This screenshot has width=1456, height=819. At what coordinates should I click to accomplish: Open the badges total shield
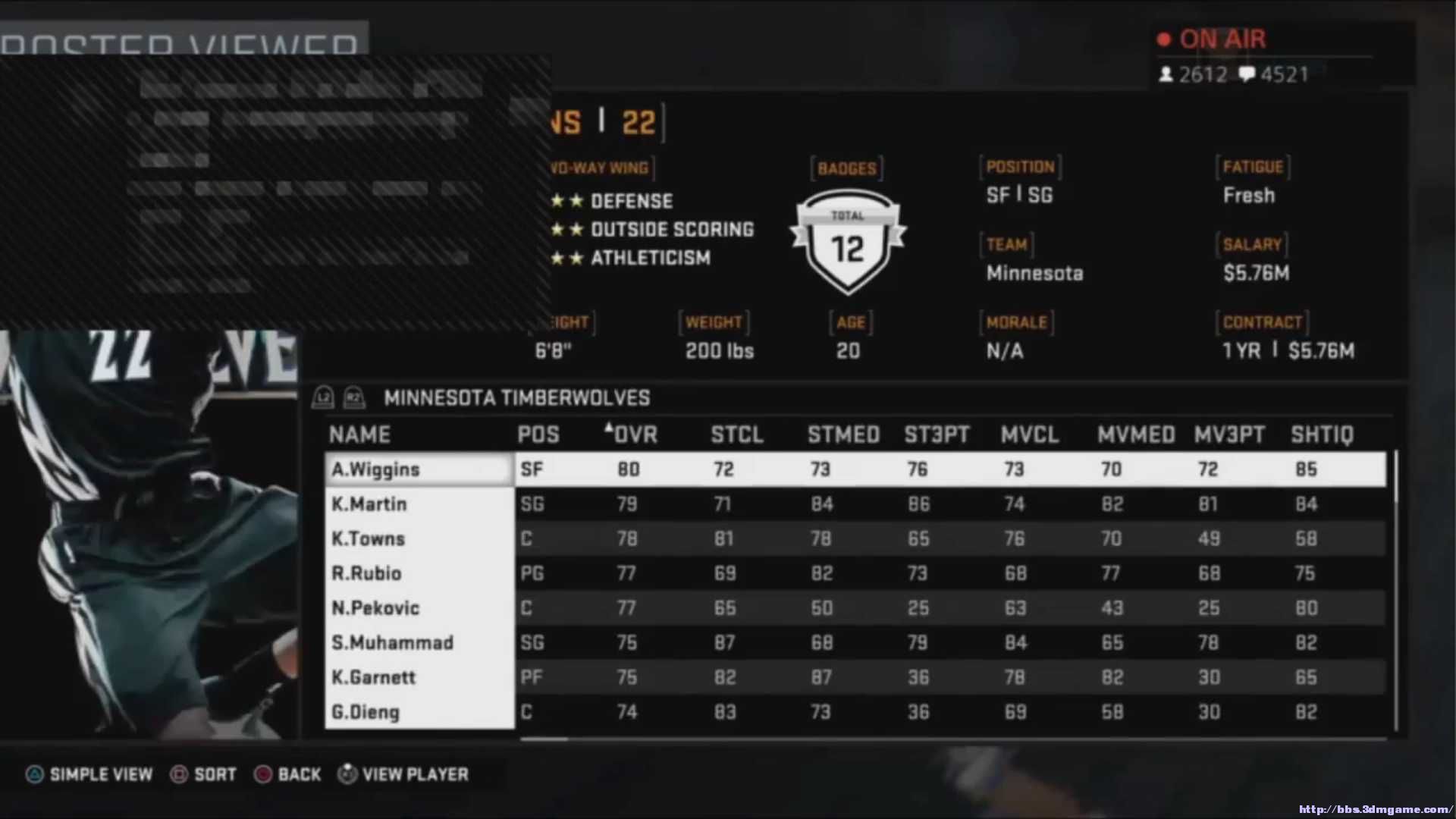848,242
